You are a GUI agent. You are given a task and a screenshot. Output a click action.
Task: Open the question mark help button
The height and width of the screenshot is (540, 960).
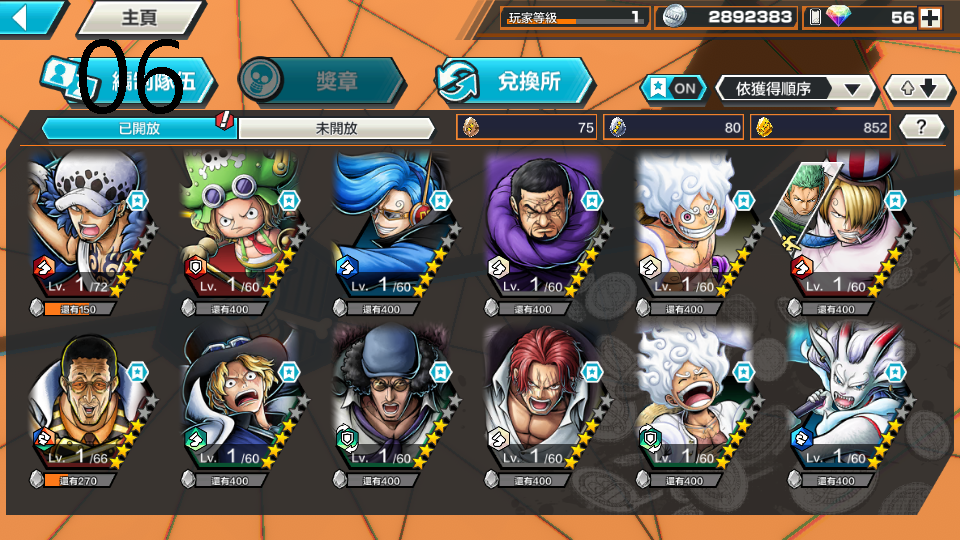pyautogui.click(x=921, y=127)
